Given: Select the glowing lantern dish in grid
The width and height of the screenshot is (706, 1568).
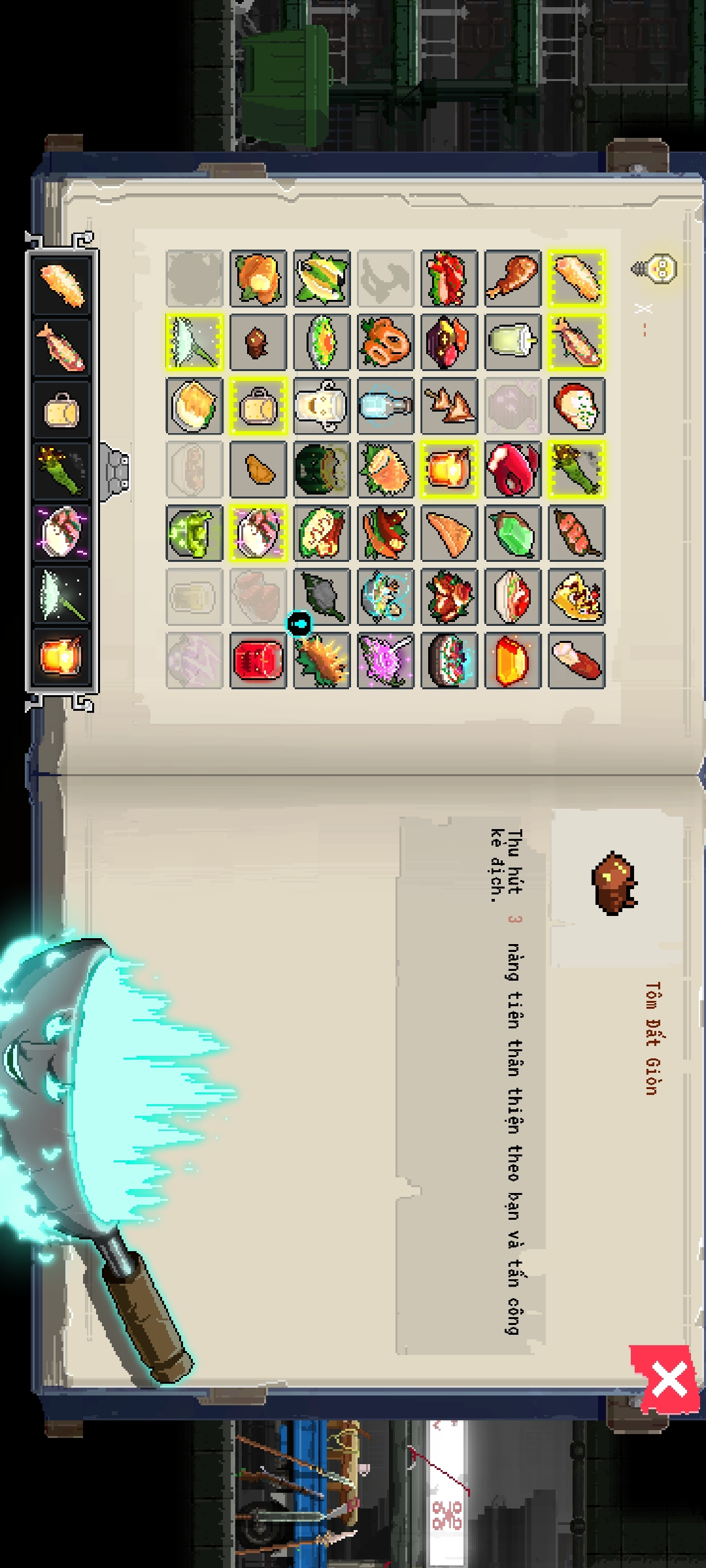Looking at the screenshot, I should click(x=449, y=469).
